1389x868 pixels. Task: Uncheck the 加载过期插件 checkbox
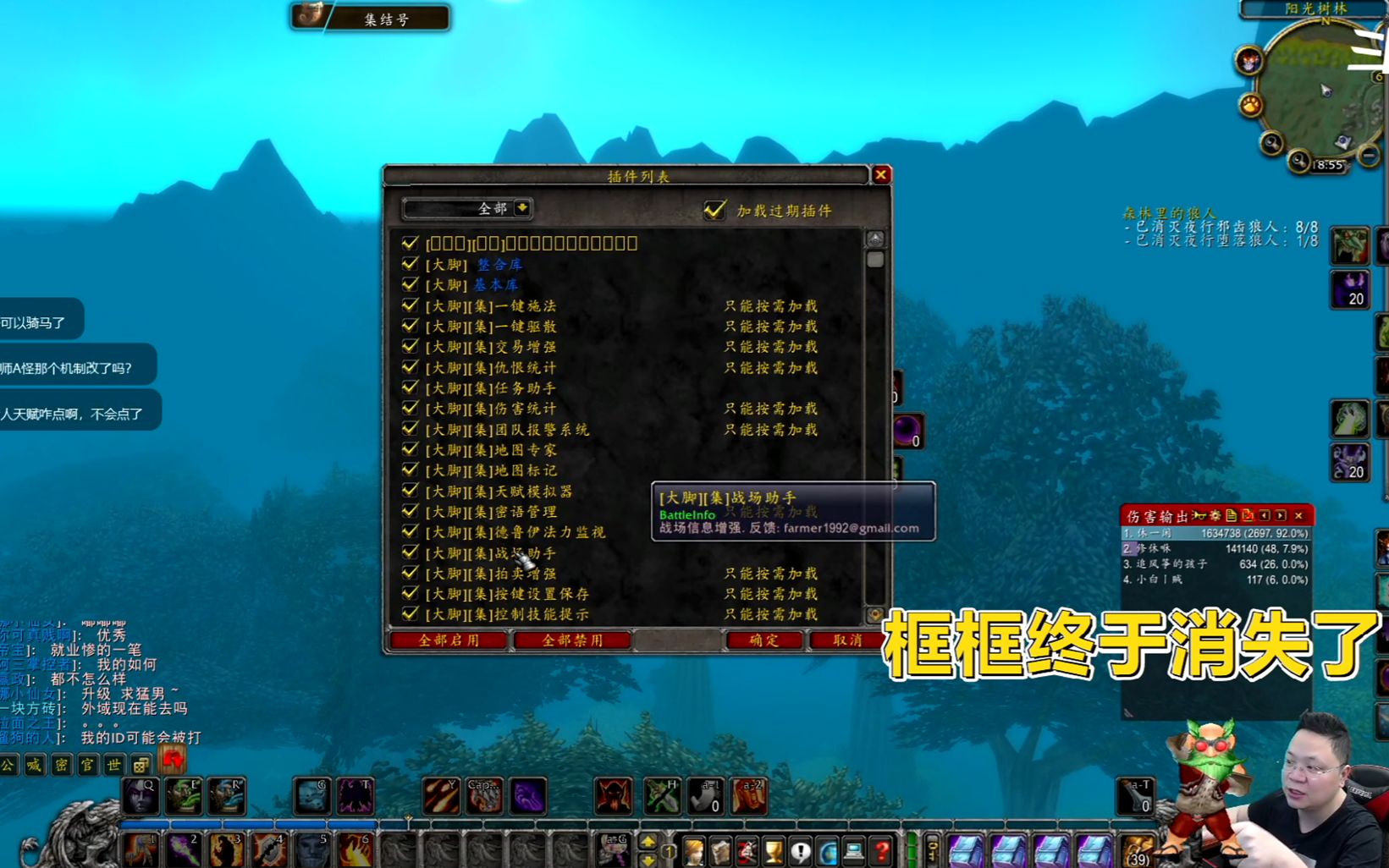coord(715,212)
